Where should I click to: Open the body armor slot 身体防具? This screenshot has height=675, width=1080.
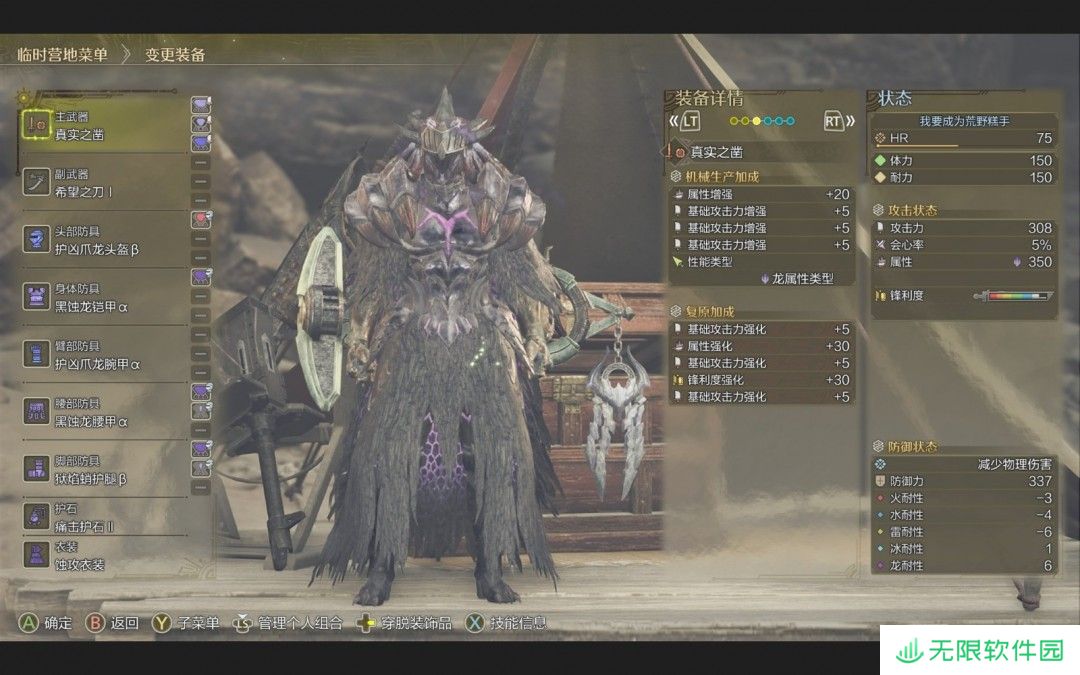point(100,297)
